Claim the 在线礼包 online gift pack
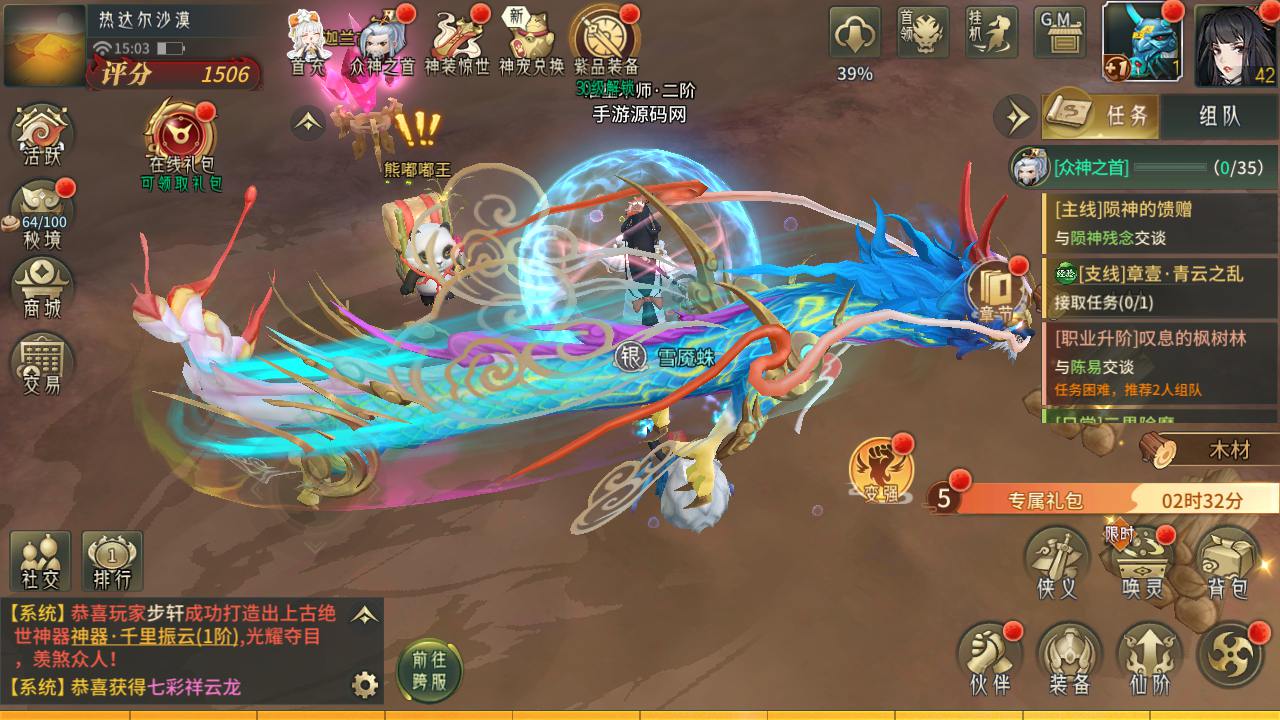 coord(181,140)
